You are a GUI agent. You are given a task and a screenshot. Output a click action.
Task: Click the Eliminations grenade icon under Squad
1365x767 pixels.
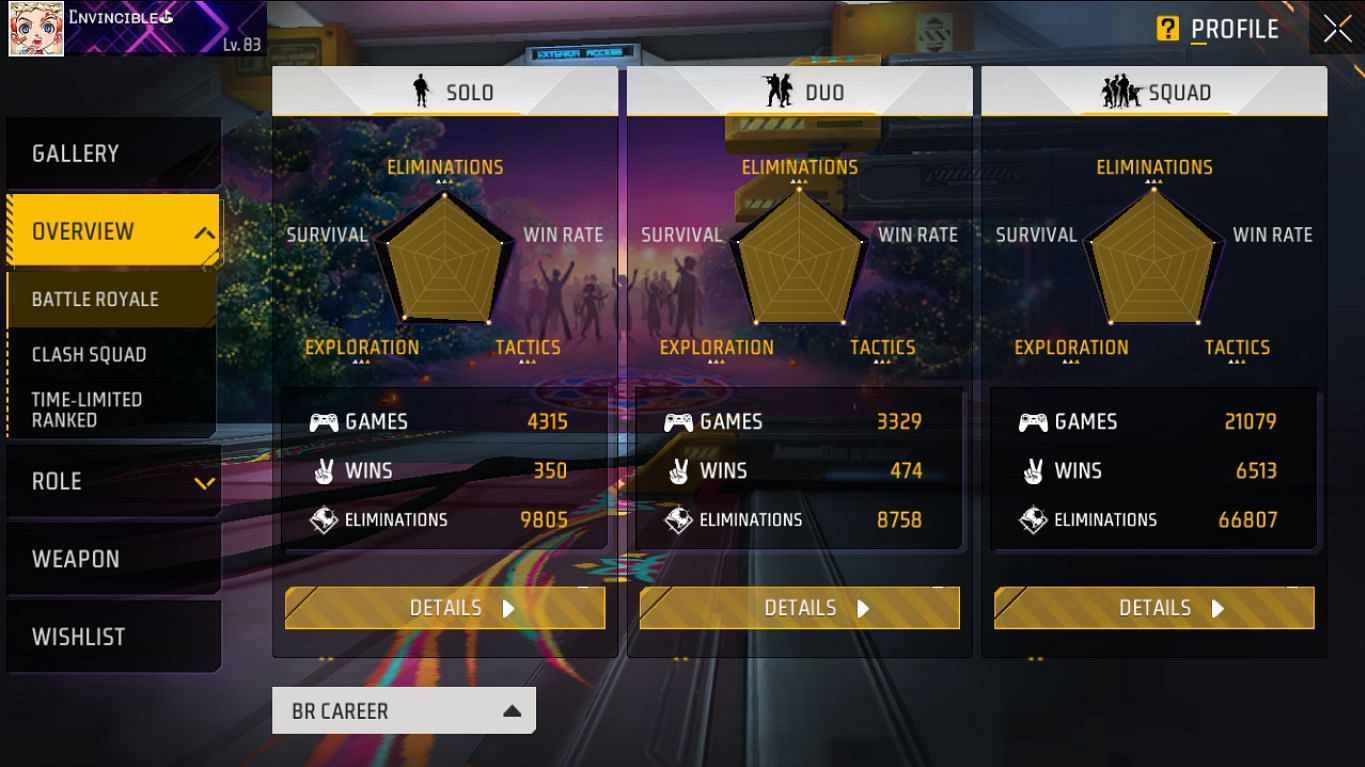[x=1034, y=519]
